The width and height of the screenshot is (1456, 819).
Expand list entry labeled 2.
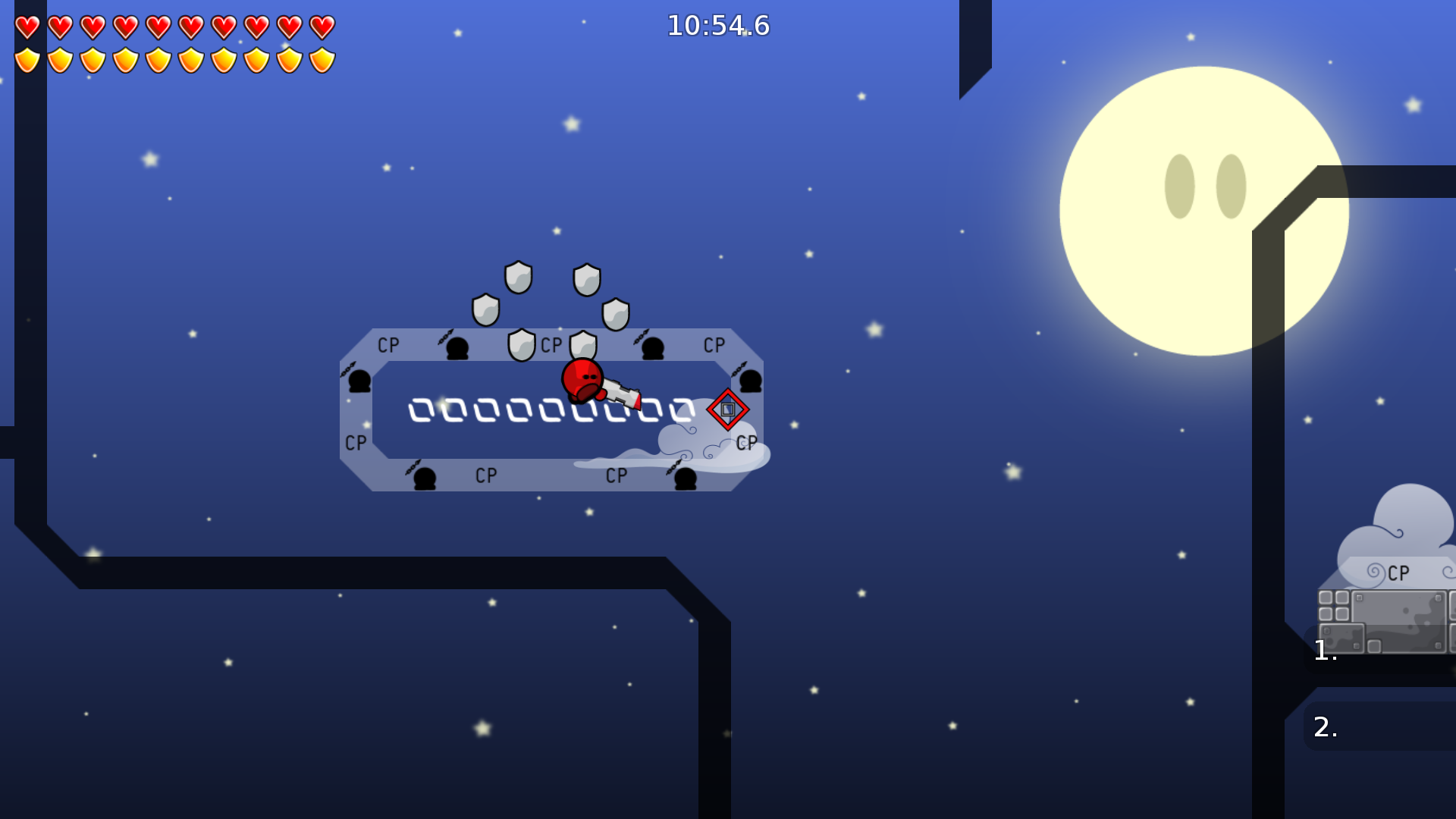coord(1324,726)
